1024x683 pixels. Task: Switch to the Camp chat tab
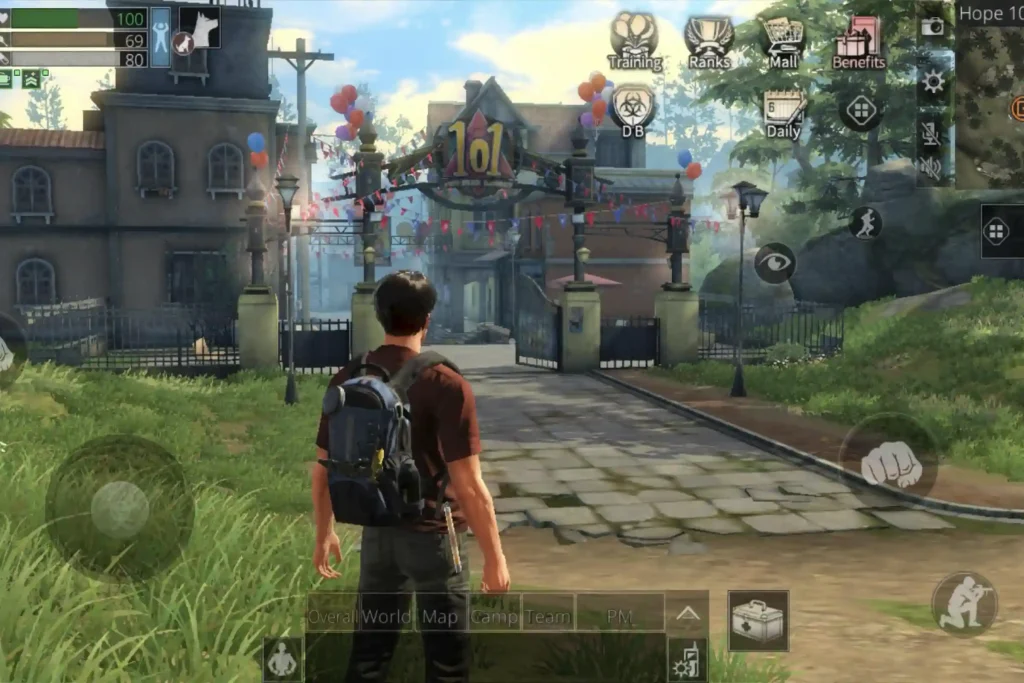494,616
